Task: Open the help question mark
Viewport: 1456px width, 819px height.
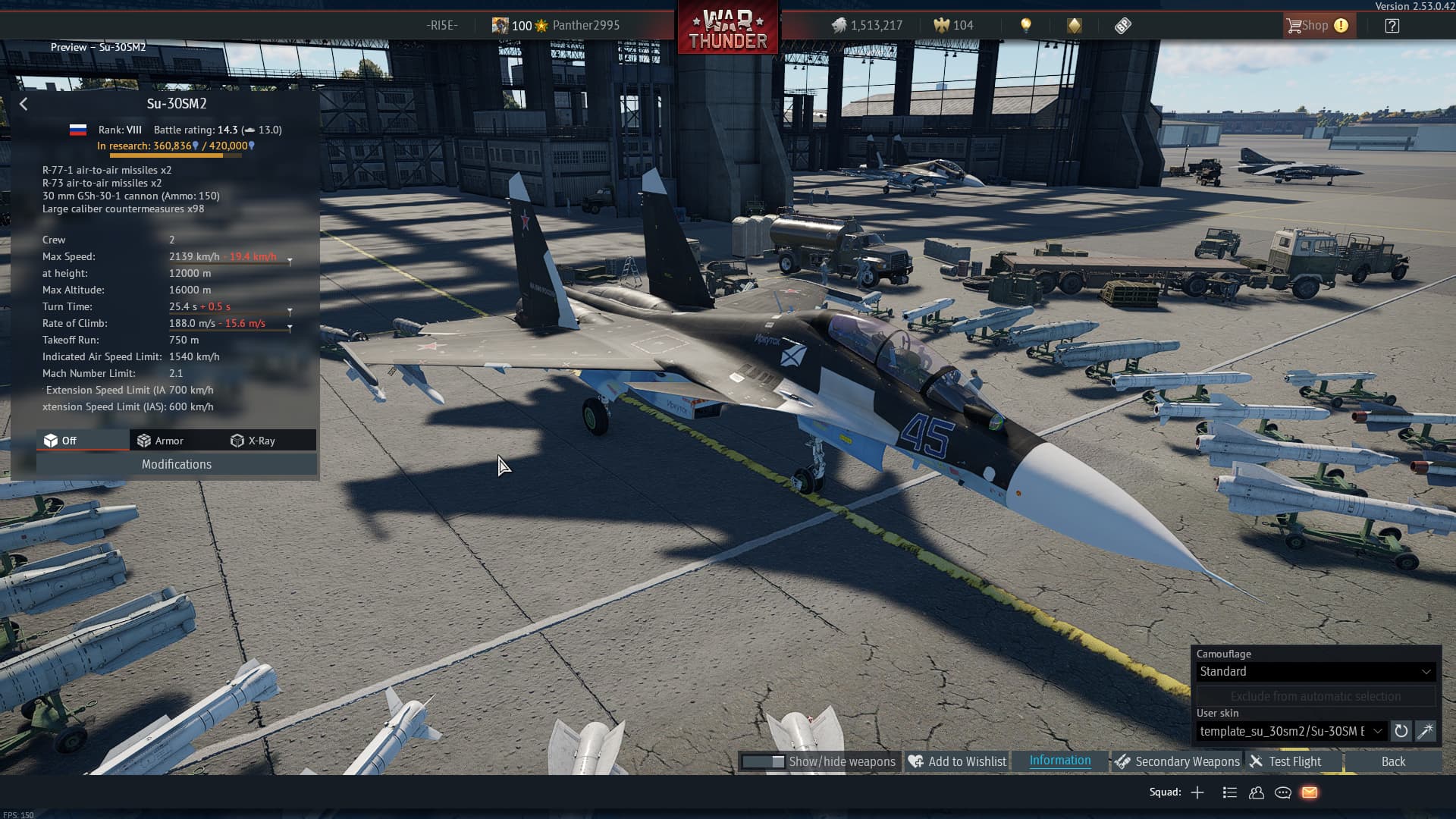Action: coord(1392,25)
